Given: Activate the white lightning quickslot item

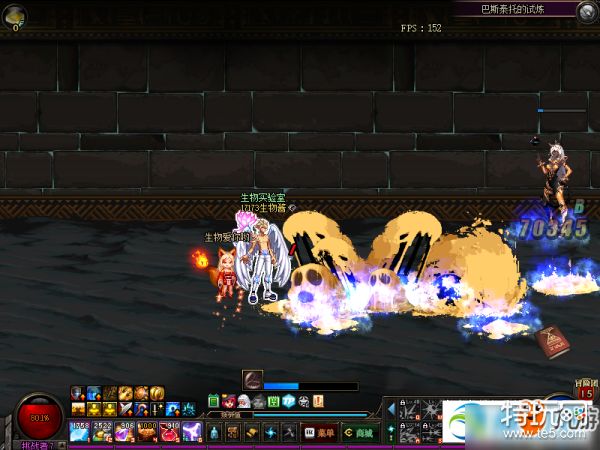Looking at the screenshot, I should click(x=190, y=432).
